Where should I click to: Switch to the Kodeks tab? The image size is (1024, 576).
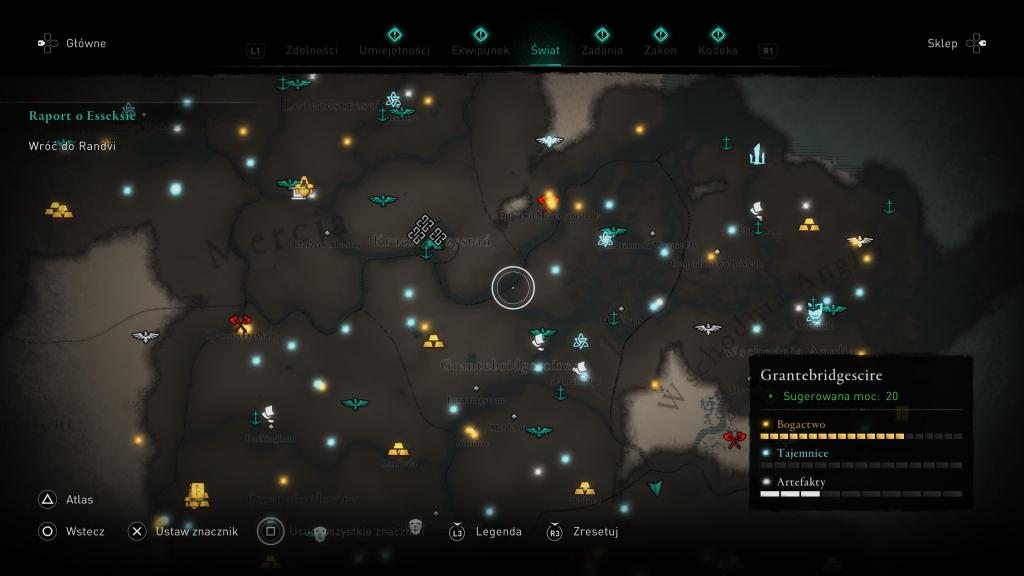point(717,50)
